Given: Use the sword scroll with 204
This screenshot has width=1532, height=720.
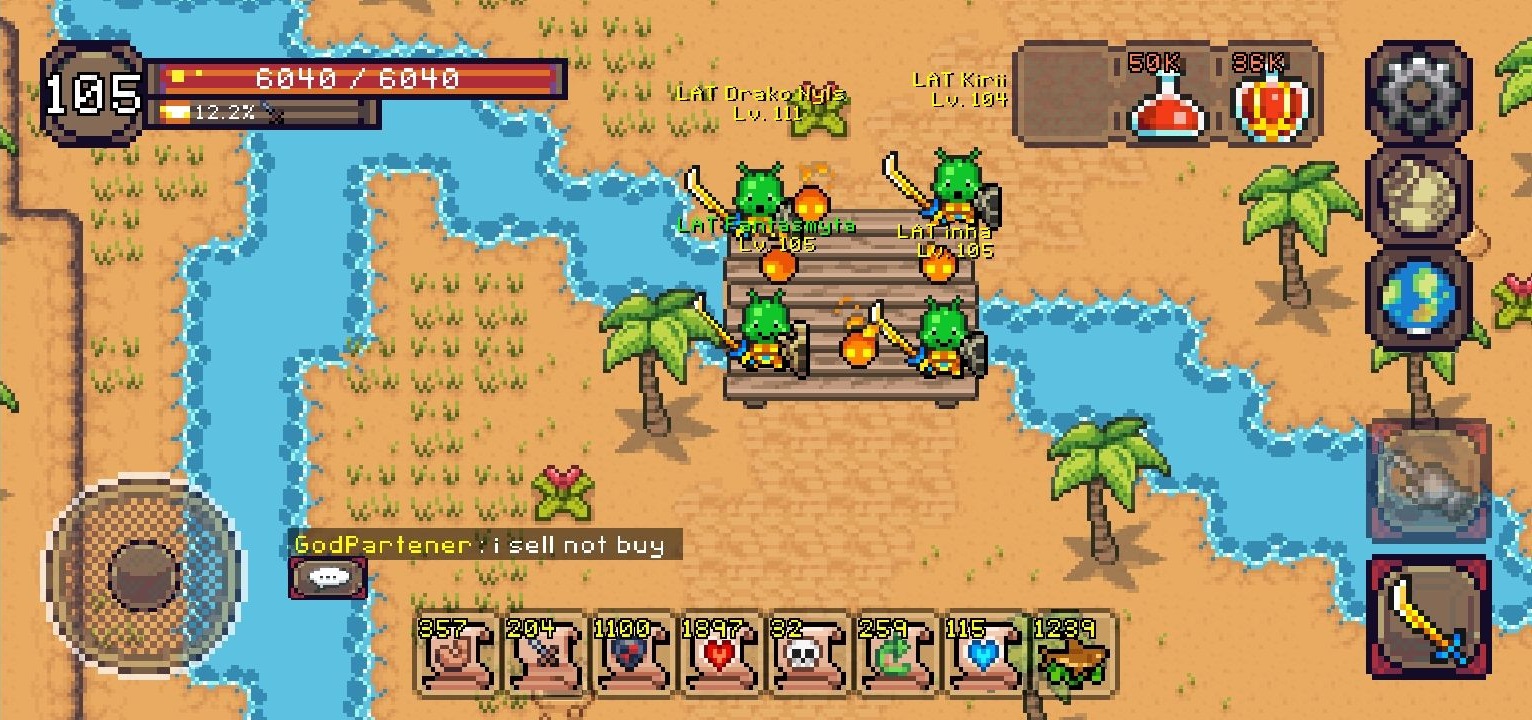Looking at the screenshot, I should 545,655.
